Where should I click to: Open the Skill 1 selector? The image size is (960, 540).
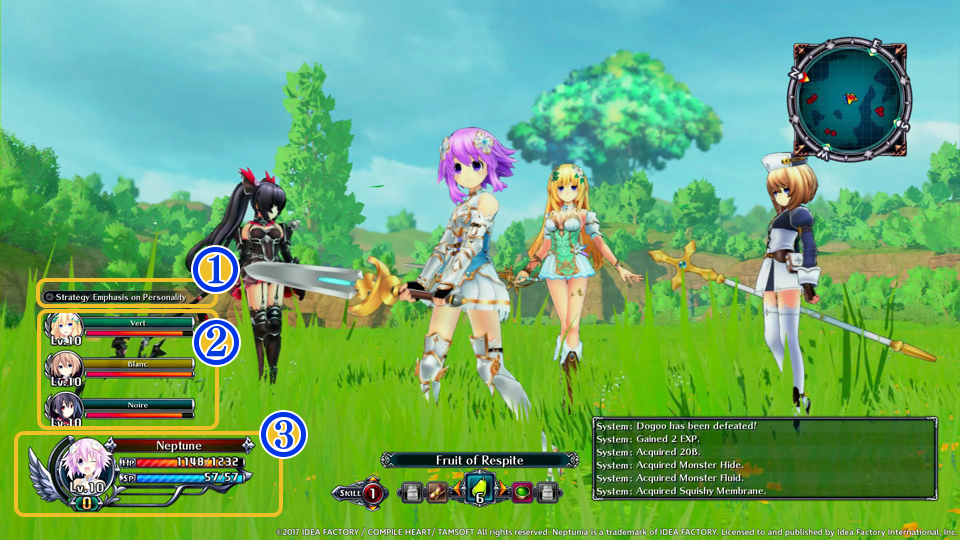371,492
